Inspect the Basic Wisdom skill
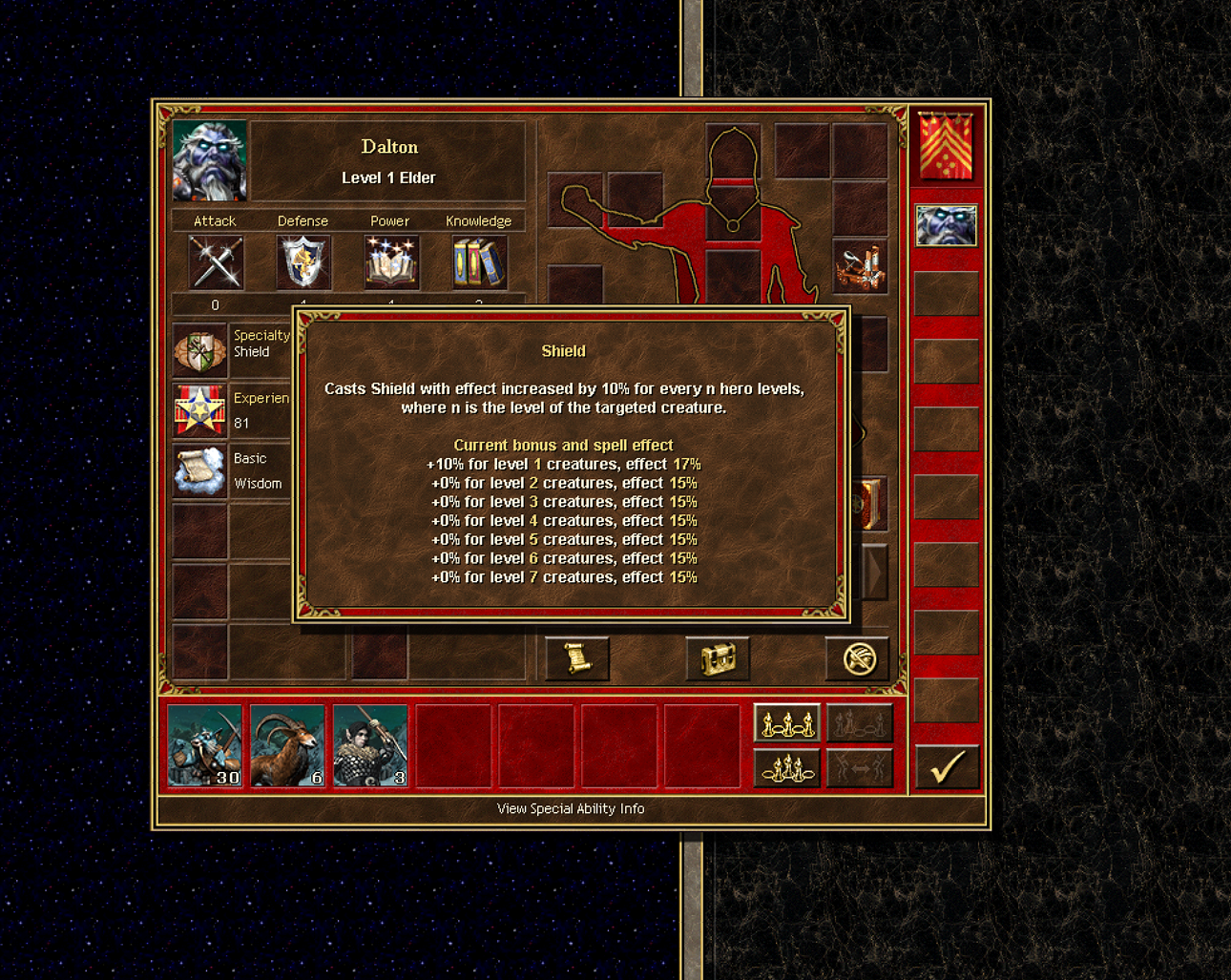This screenshot has height=980, width=1231. coord(199,470)
